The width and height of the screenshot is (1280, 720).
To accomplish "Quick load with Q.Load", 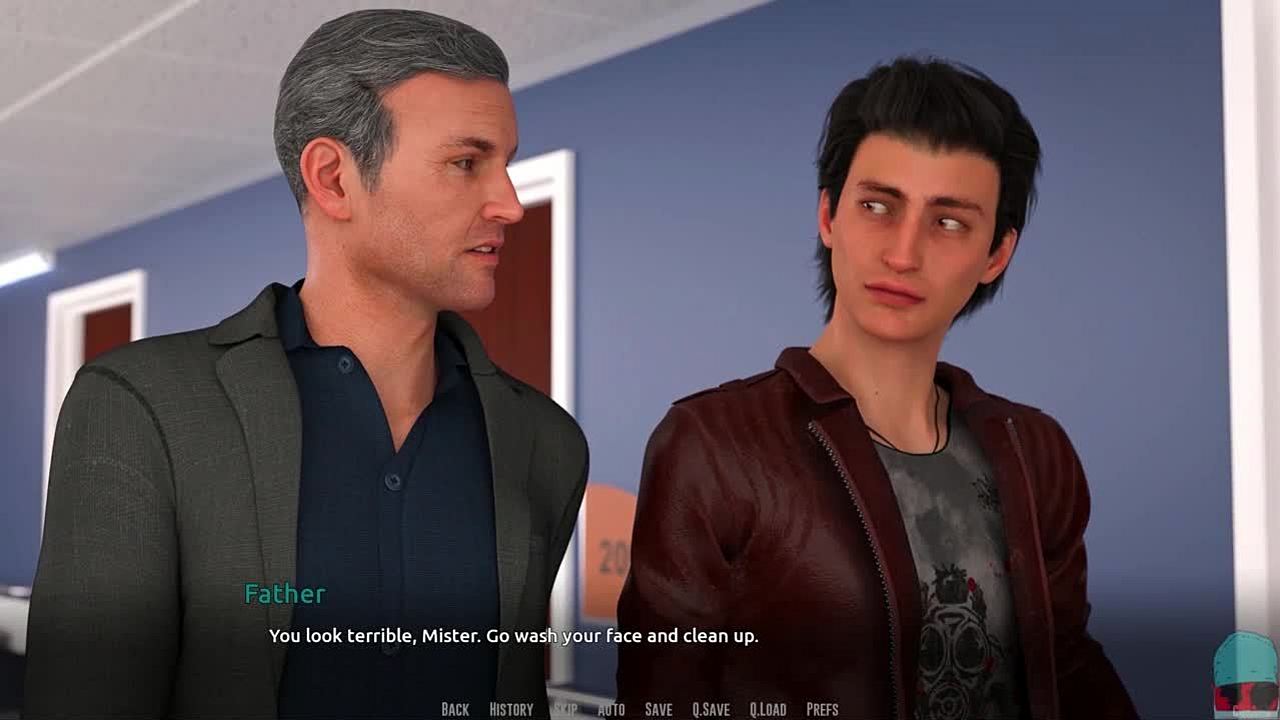I will (768, 709).
